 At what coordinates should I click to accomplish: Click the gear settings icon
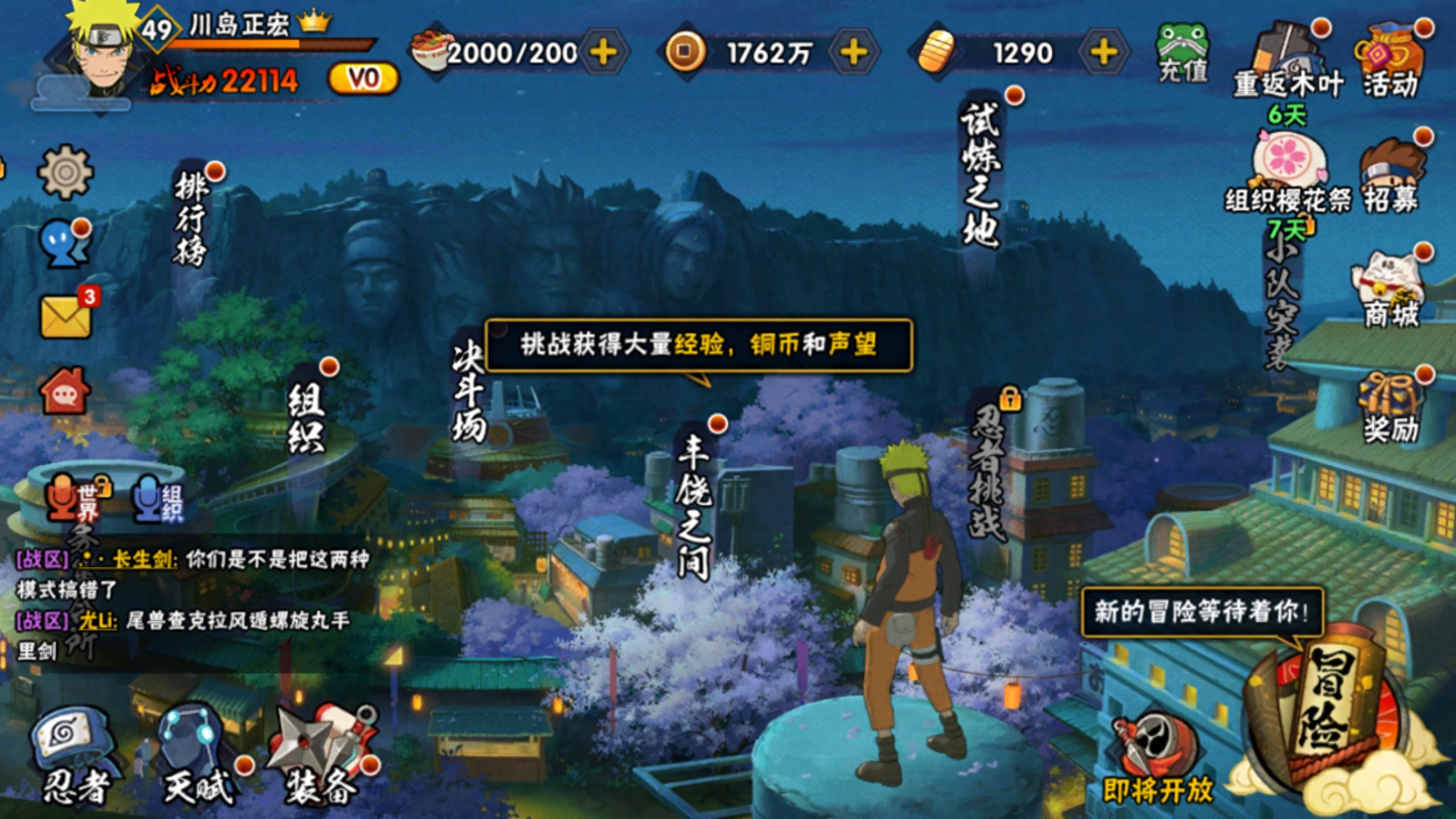[x=65, y=172]
